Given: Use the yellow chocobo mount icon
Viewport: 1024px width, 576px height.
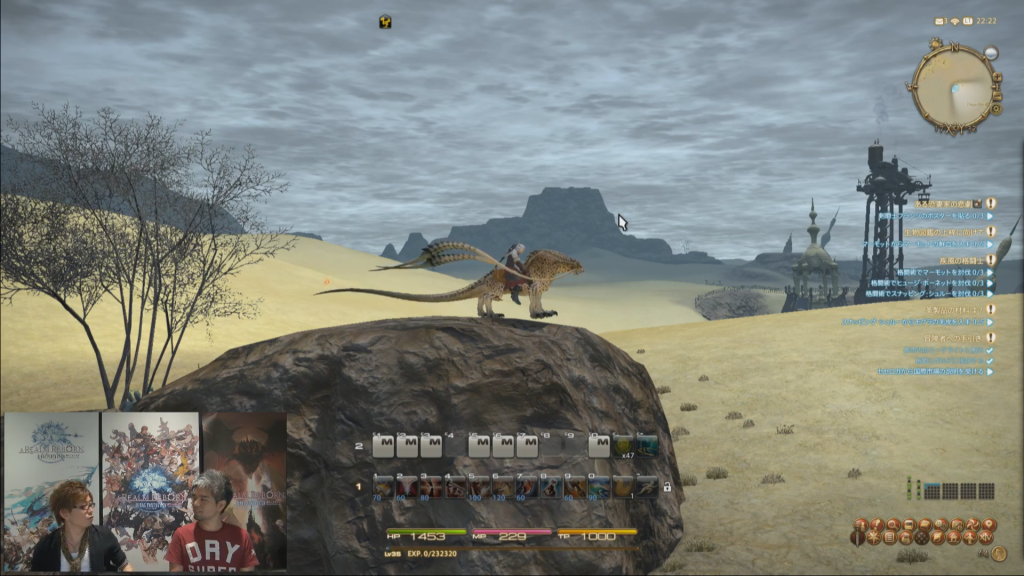Looking at the screenshot, I should [622, 487].
